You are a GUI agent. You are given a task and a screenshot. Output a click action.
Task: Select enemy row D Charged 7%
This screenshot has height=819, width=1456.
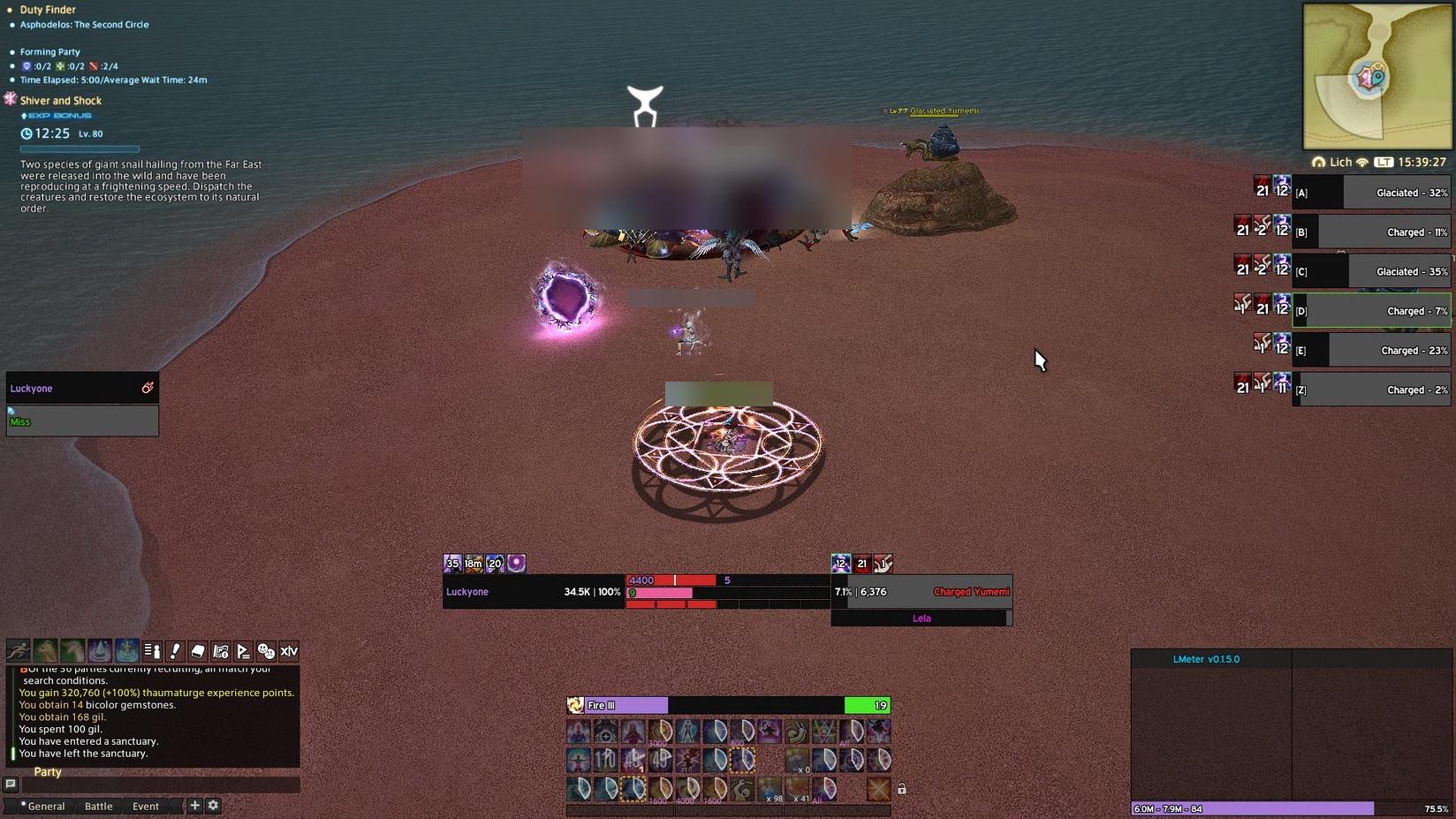coord(1371,311)
